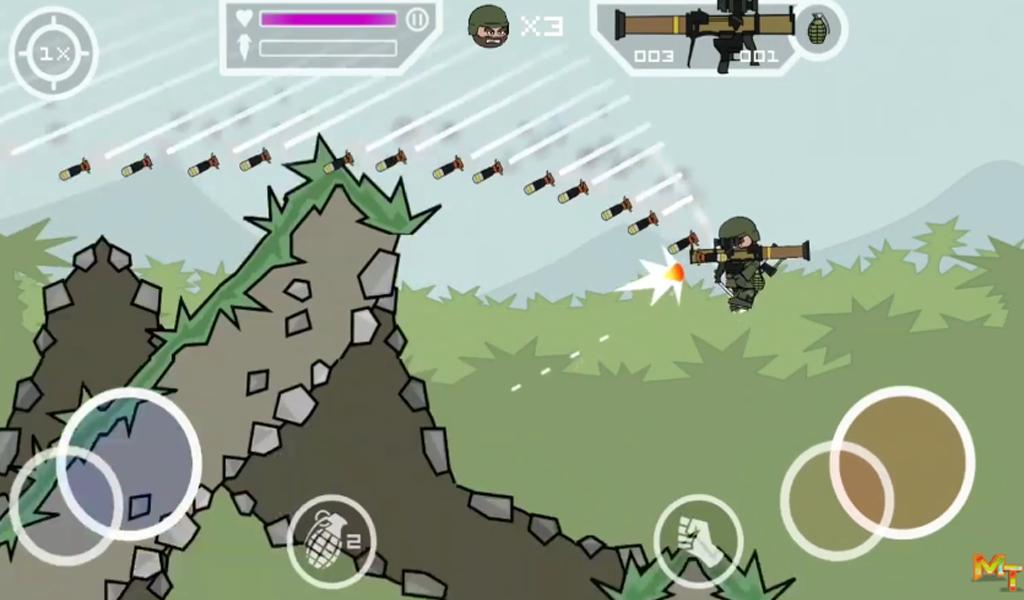Pause the game with the pause button
Image resolution: width=1024 pixels, height=600 pixels.
pos(418,19)
